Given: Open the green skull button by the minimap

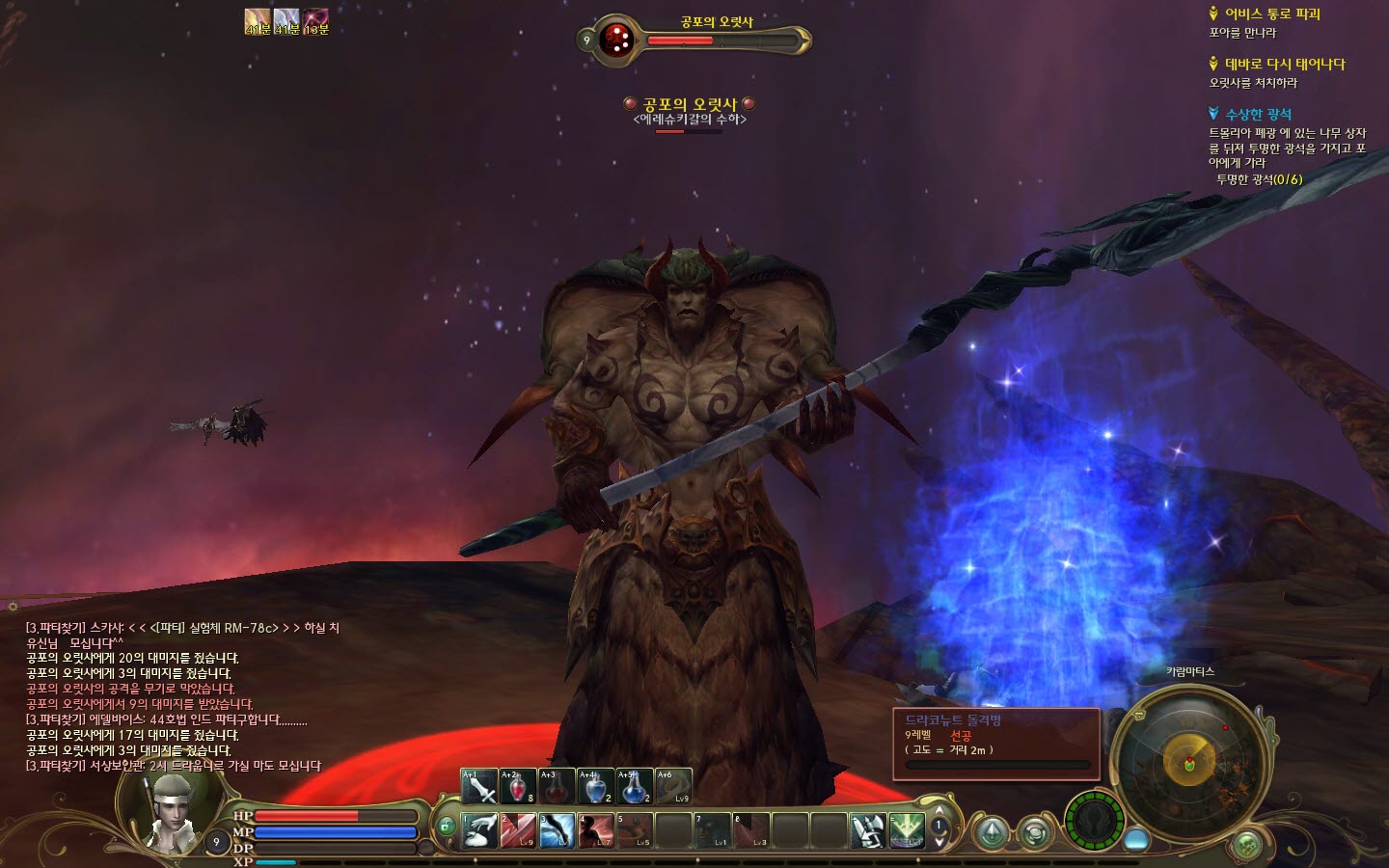Looking at the screenshot, I should (x=1248, y=844).
